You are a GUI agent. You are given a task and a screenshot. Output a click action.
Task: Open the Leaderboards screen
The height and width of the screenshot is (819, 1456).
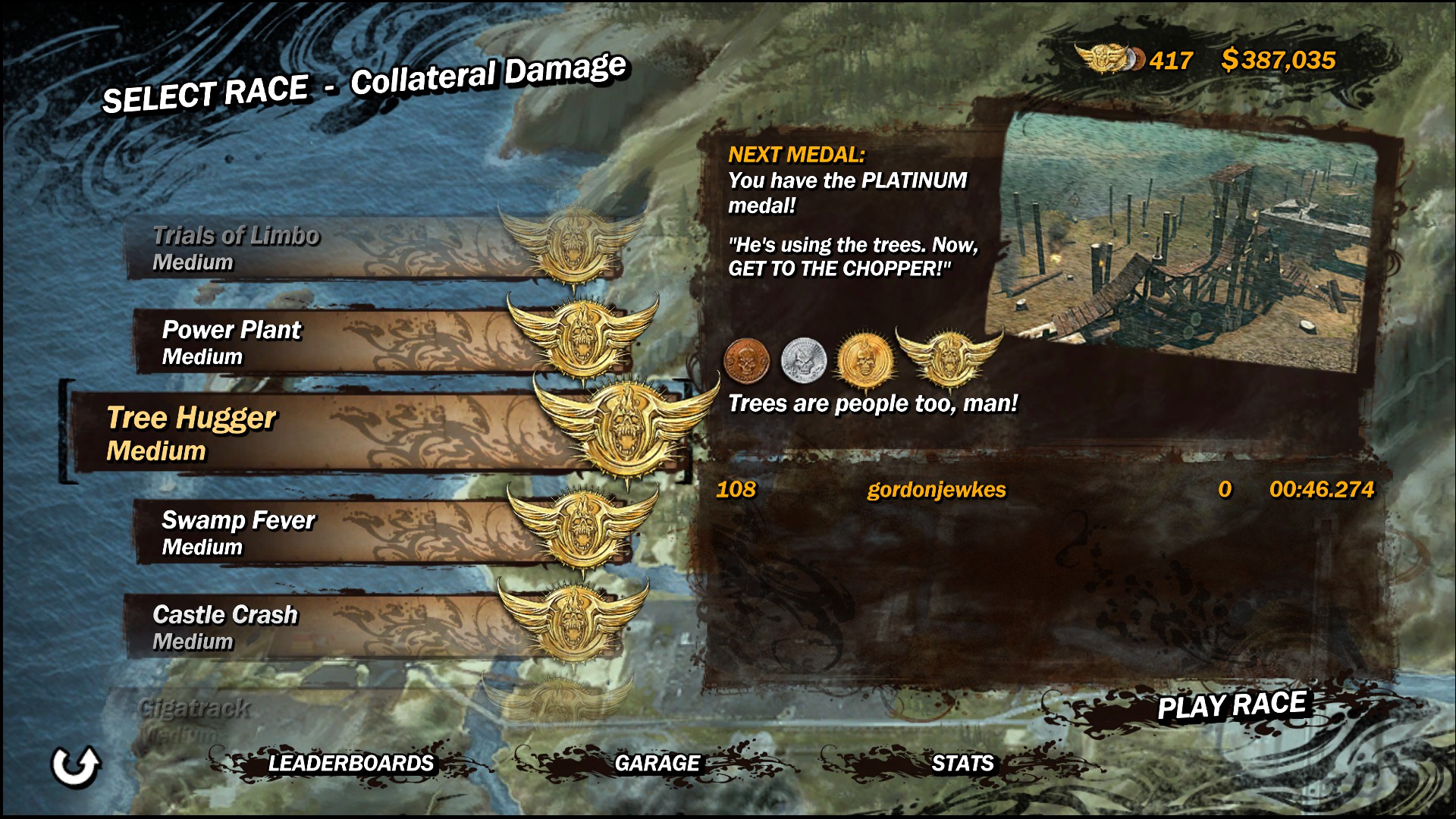pos(350,763)
